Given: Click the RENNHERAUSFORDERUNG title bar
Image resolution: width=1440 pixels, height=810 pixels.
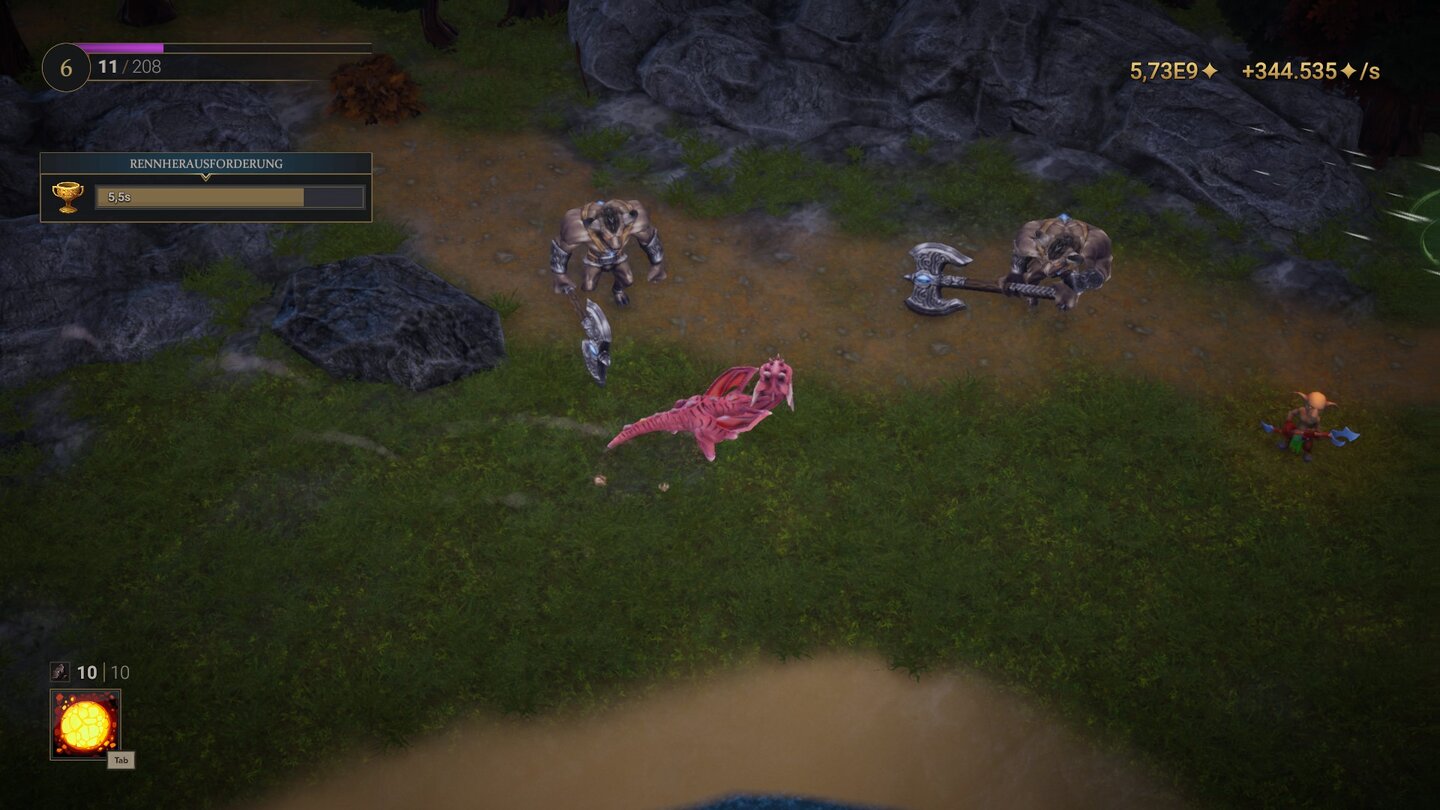Looking at the screenshot, I should (x=205, y=163).
